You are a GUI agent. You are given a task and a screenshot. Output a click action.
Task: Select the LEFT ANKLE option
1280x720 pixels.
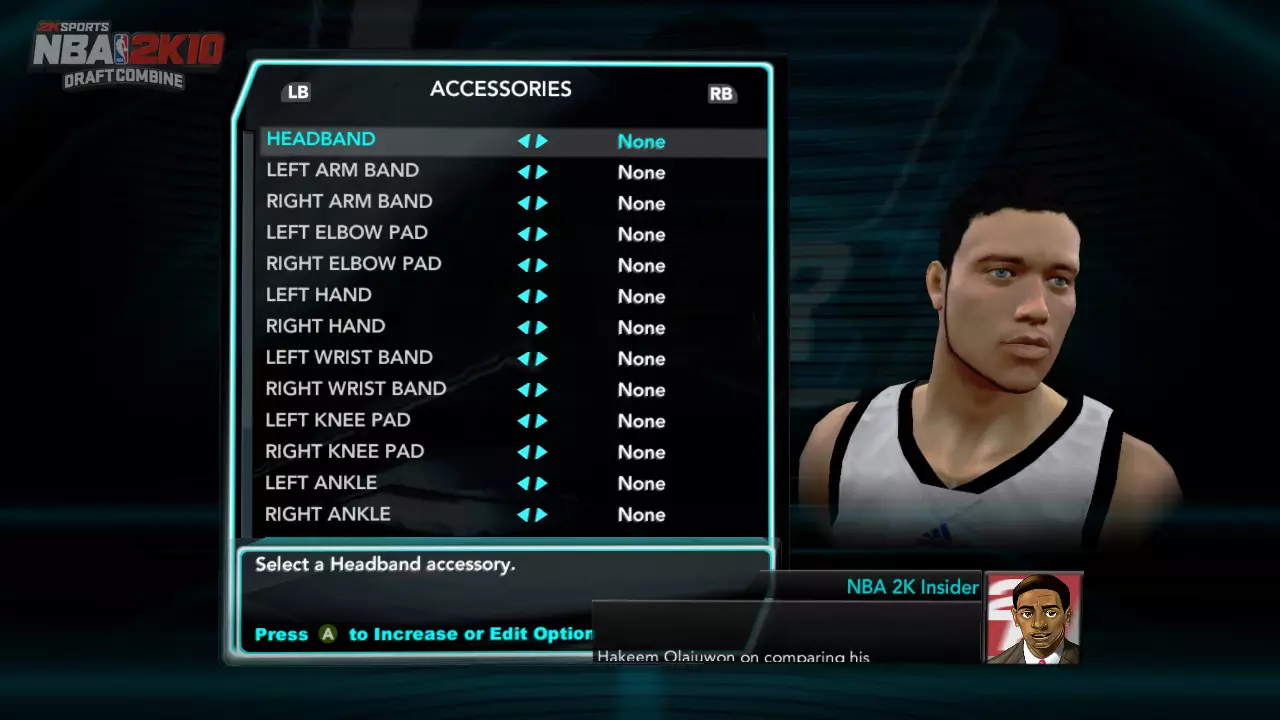click(x=320, y=483)
